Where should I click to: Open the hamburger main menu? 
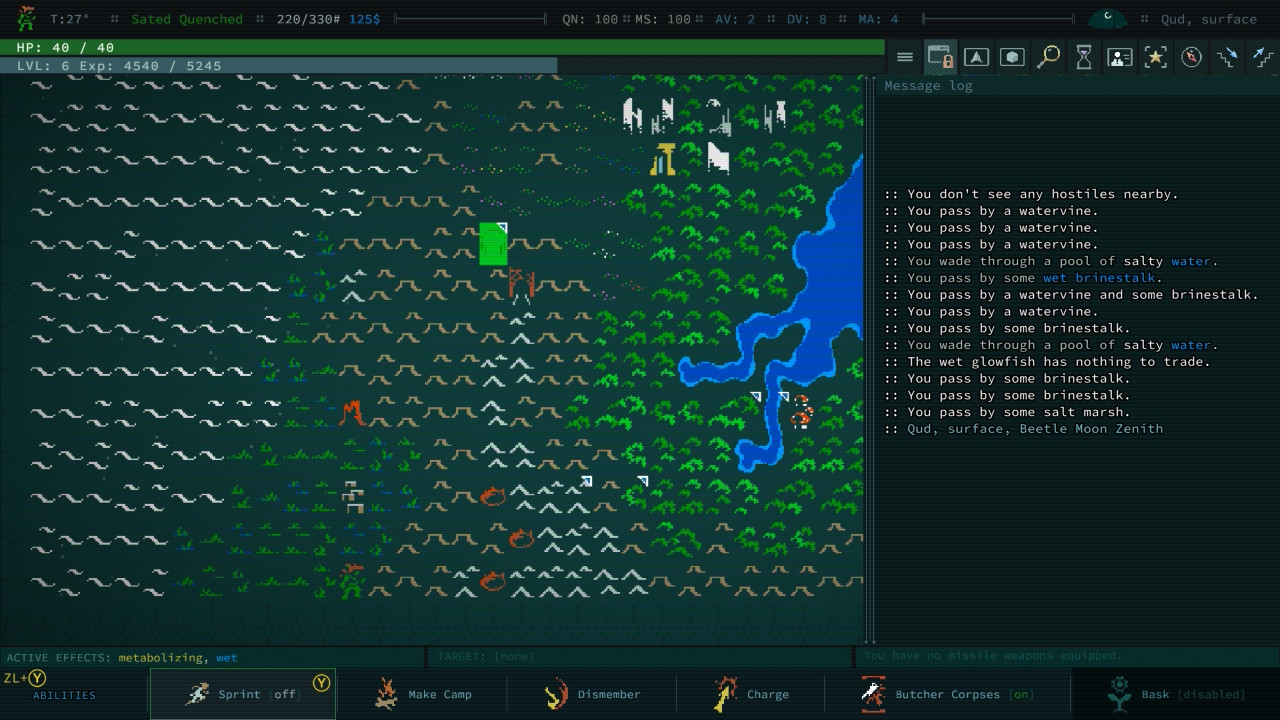pyautogui.click(x=904, y=57)
